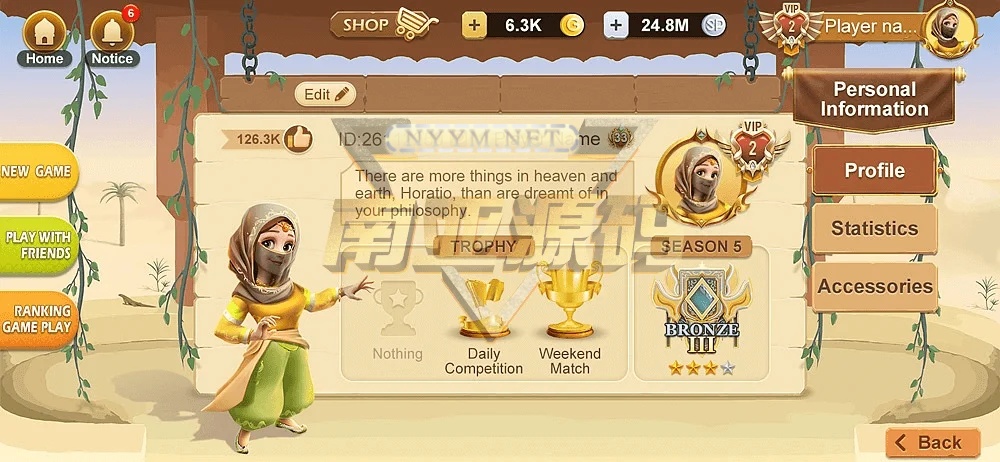Go to the Home screen
The height and width of the screenshot is (462, 1000).
44,37
